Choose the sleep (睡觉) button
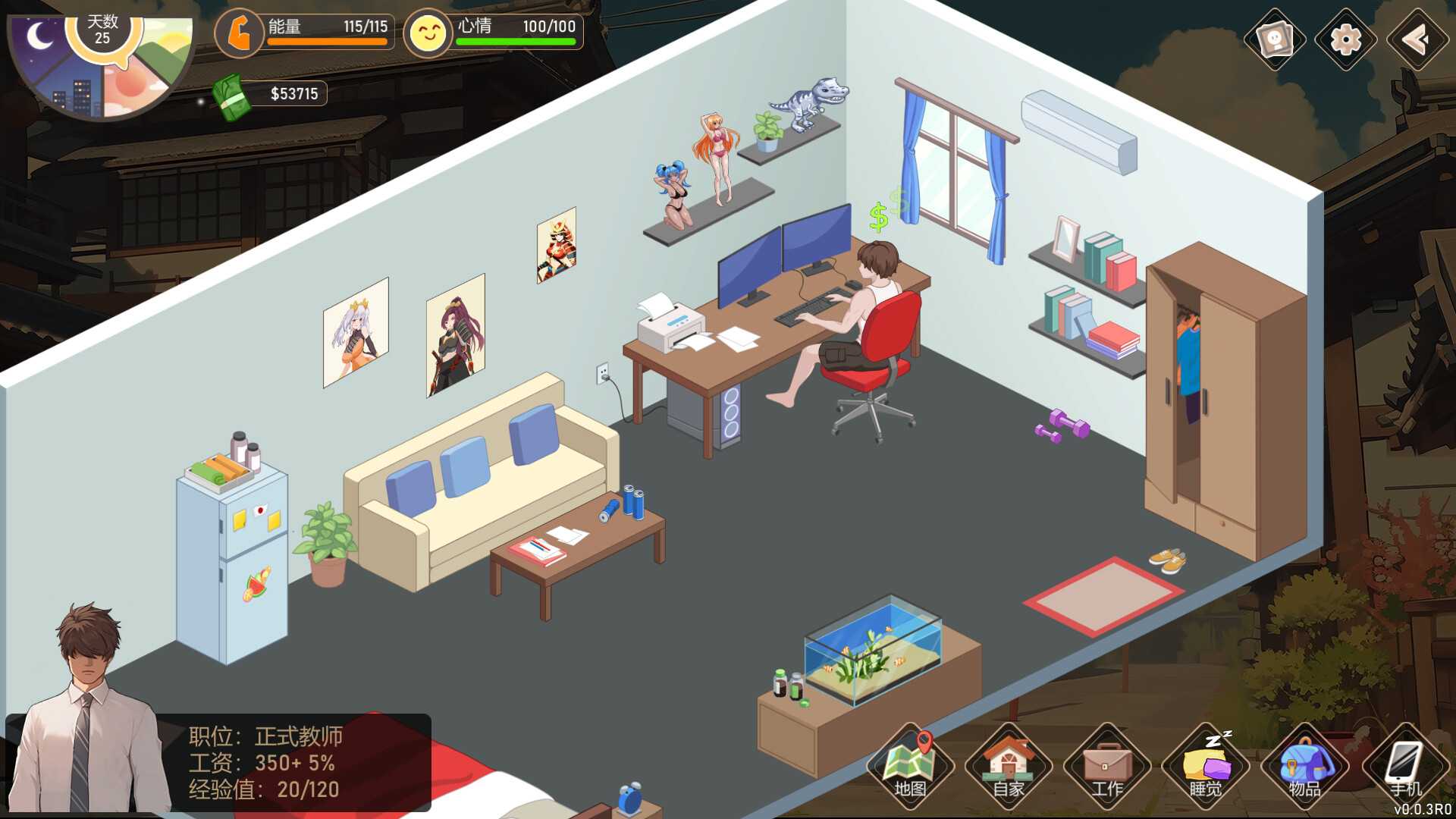The width and height of the screenshot is (1456, 819). [1206, 766]
